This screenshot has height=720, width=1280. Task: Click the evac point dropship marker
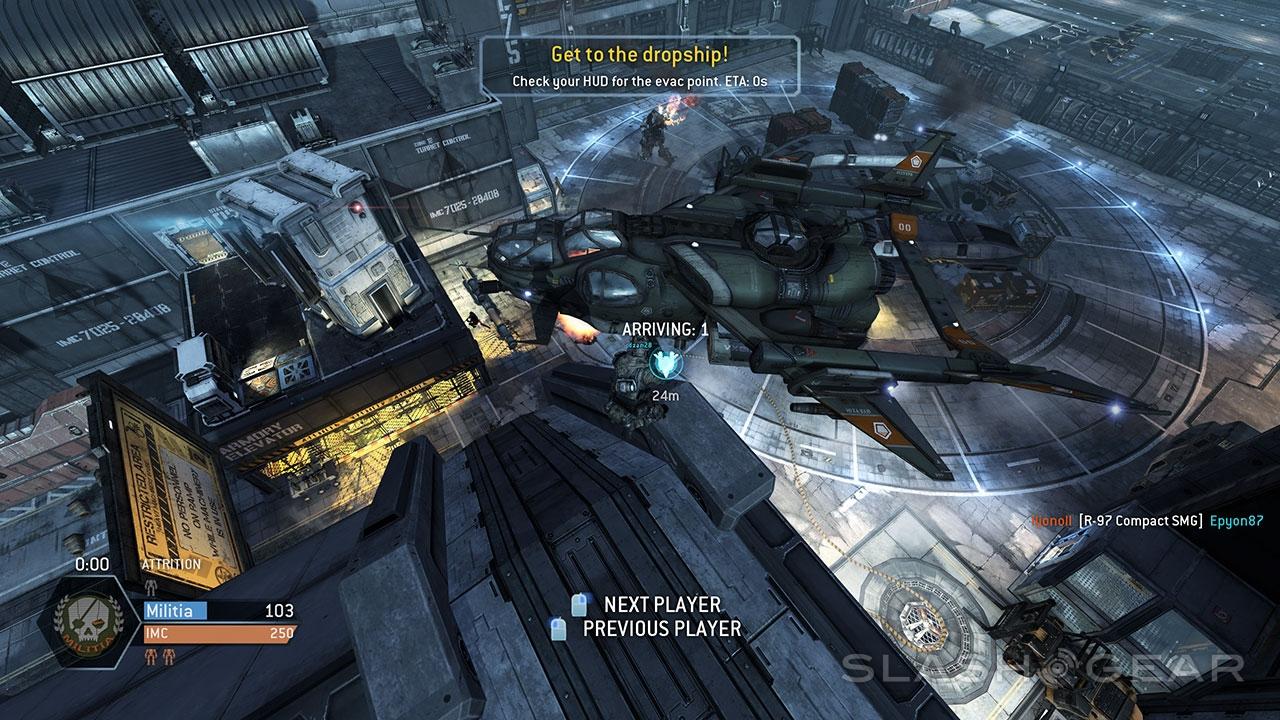pos(661,365)
